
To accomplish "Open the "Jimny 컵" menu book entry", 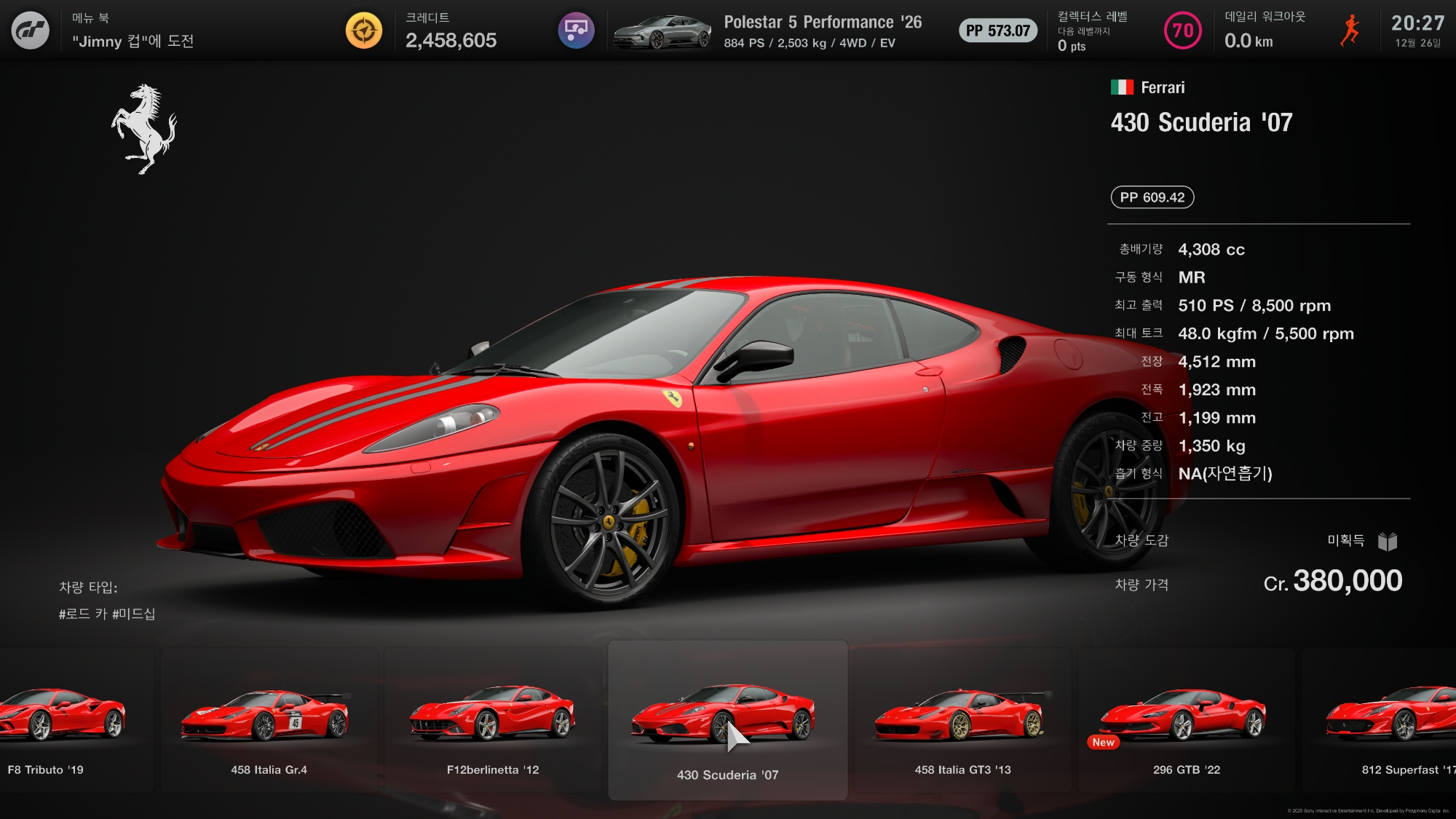I will pos(133,41).
